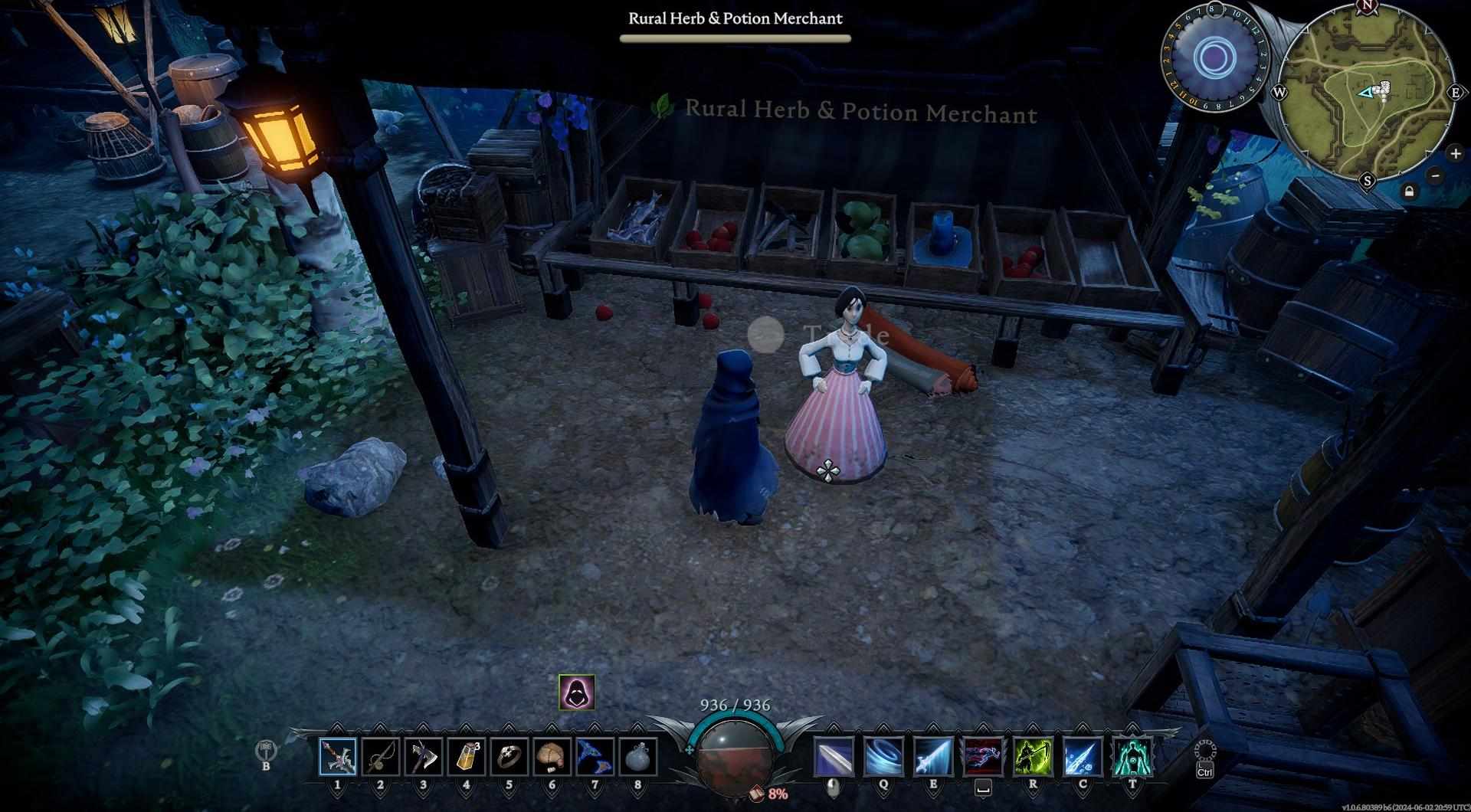Use the grey round flask
Viewport: 1471px width, 812px height.
[x=637, y=758]
